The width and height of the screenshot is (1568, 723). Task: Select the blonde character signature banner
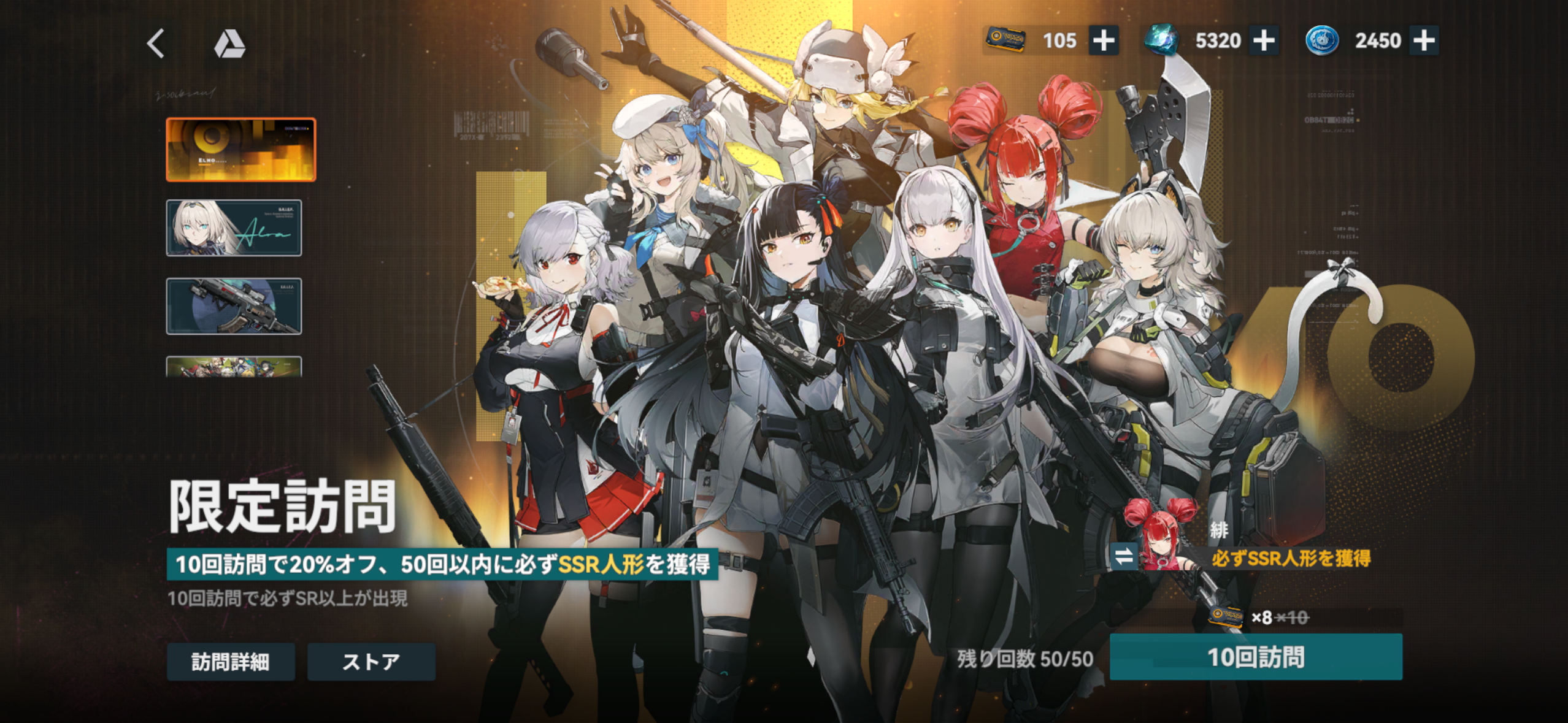234,228
